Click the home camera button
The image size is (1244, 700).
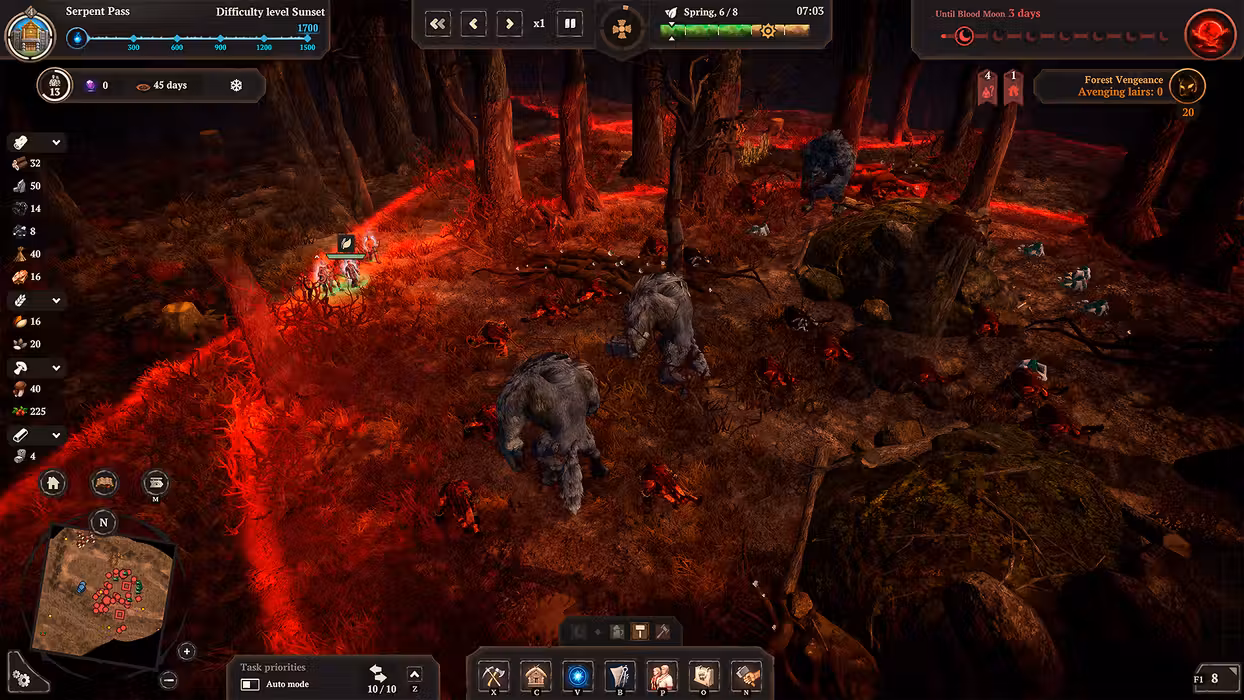click(x=54, y=484)
